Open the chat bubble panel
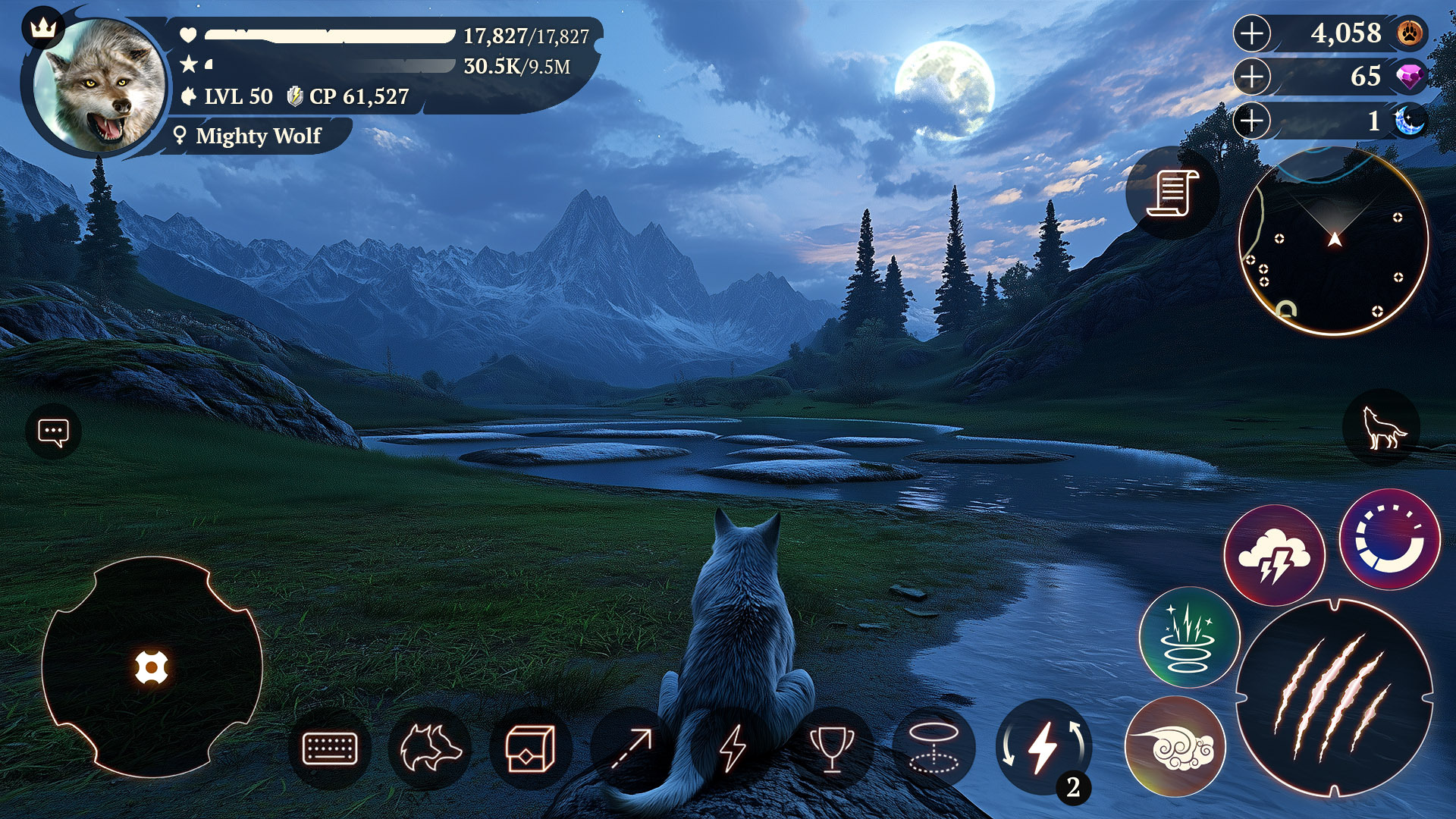1456x819 pixels. 52,431
